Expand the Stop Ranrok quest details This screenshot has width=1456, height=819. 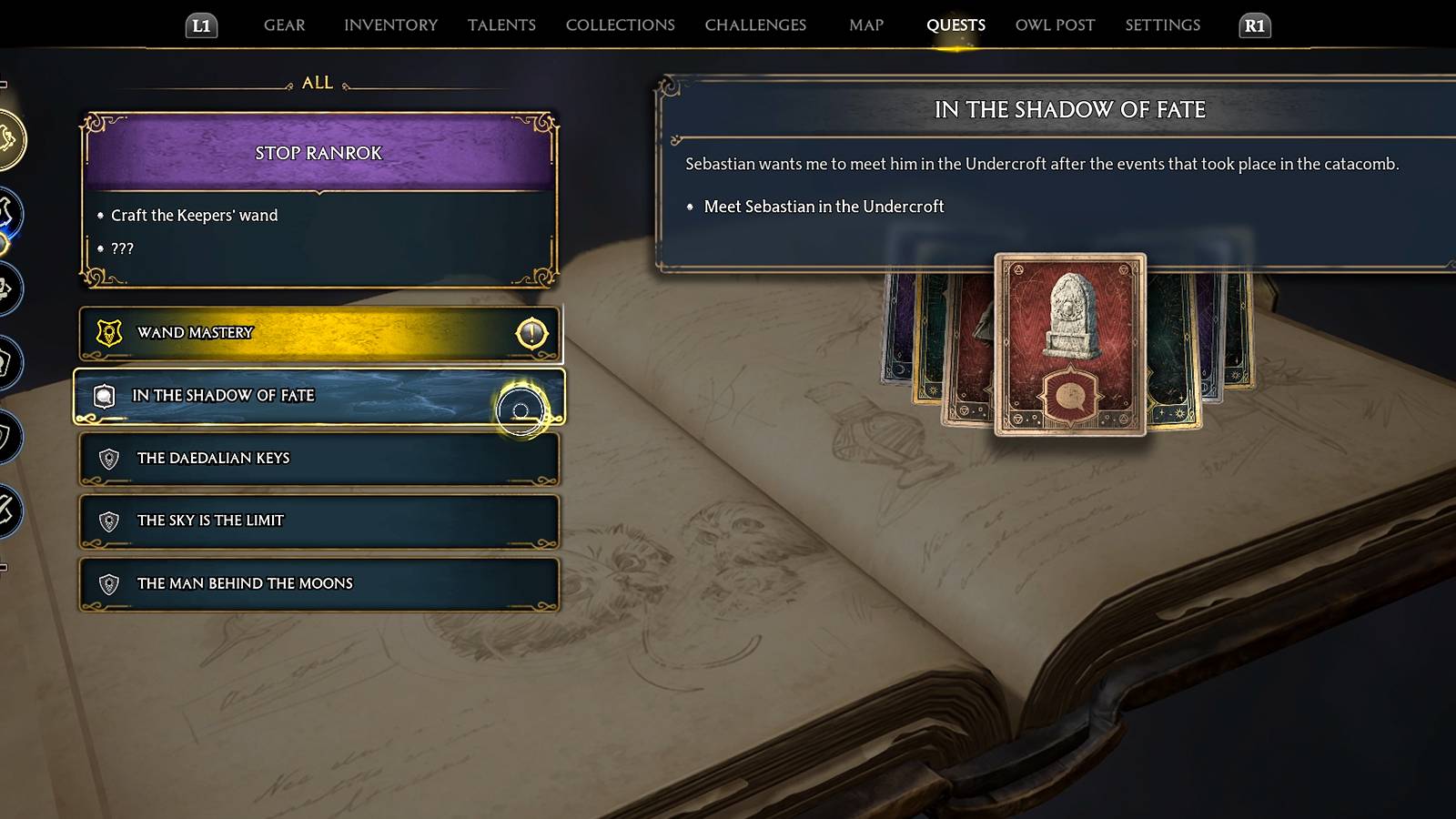tap(318, 153)
